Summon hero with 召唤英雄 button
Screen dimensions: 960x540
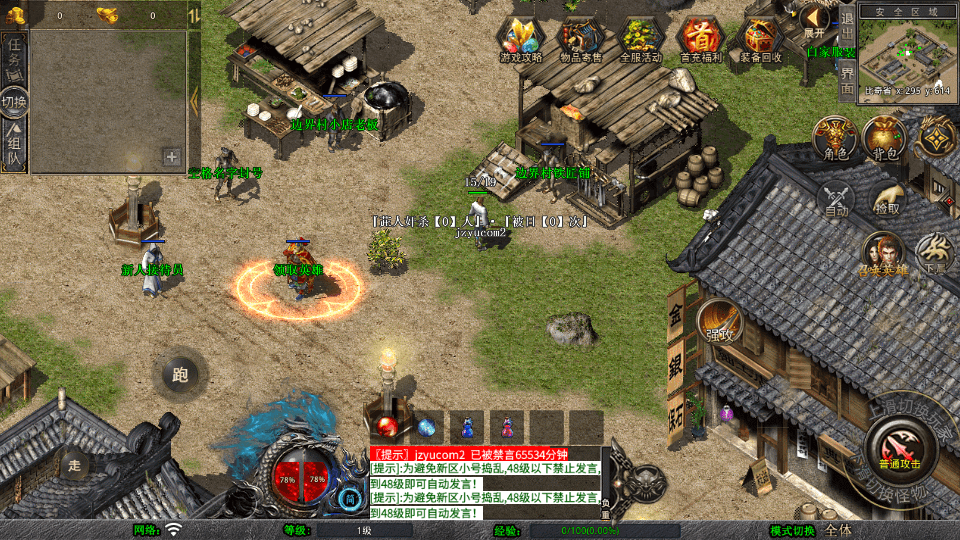(884, 255)
